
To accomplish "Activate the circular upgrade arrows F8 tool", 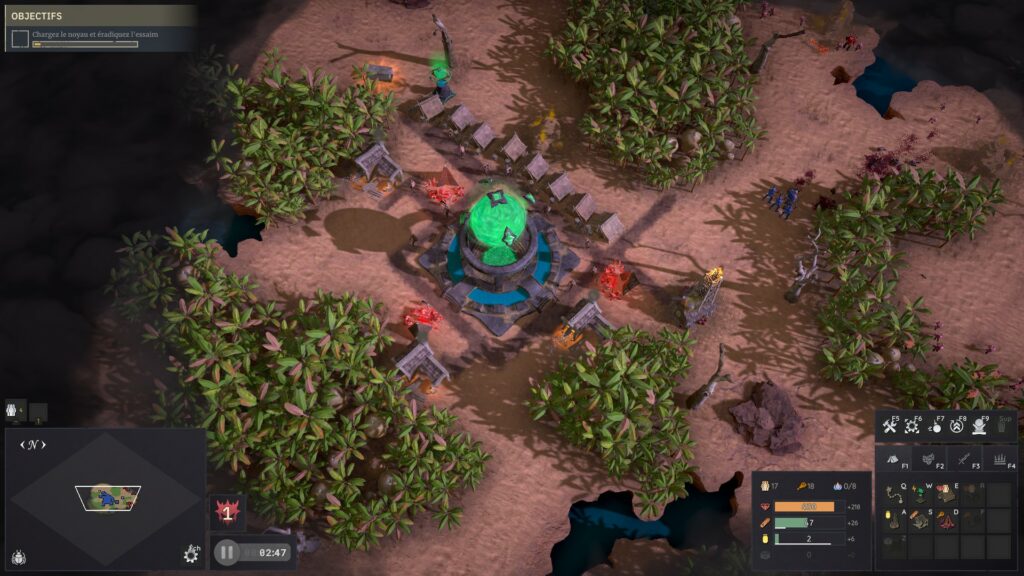I will (958, 427).
